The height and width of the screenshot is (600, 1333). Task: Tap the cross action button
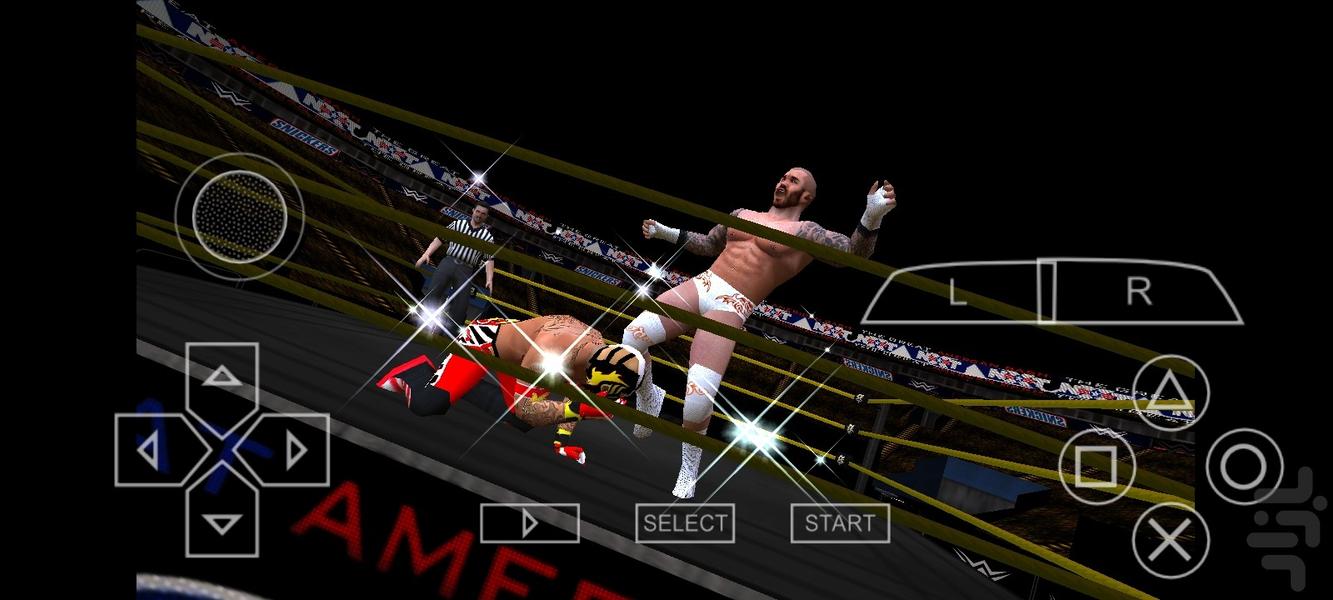pyautogui.click(x=1170, y=540)
